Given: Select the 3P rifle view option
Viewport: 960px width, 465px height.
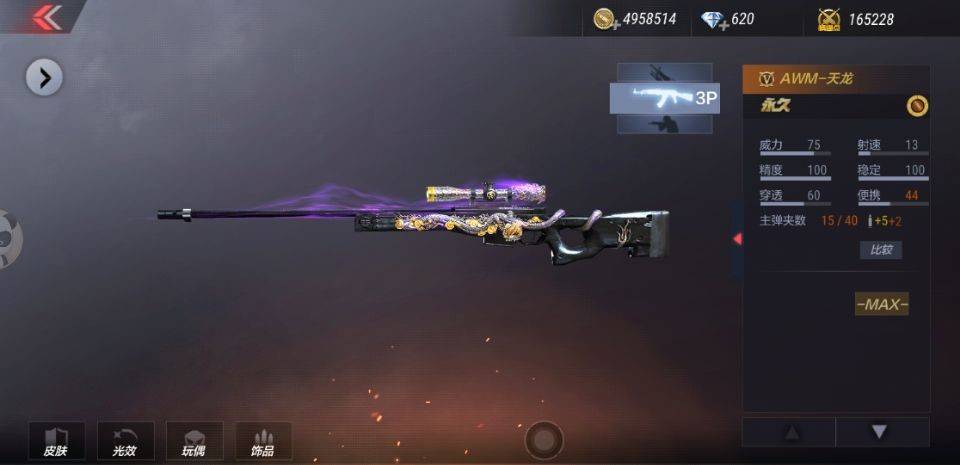Looking at the screenshot, I should pyautogui.click(x=664, y=97).
